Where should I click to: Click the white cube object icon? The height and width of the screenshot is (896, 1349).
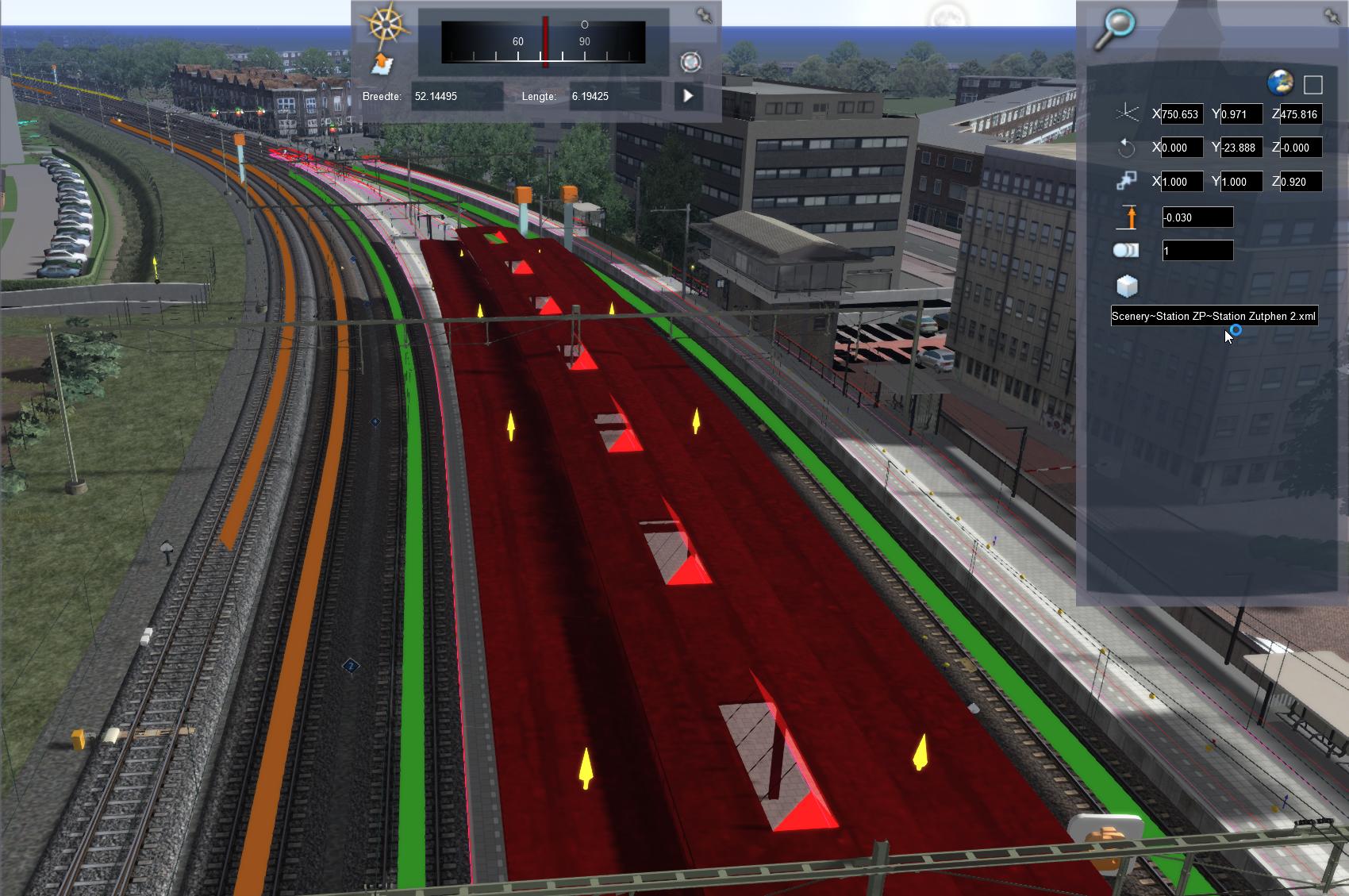coord(1127,286)
